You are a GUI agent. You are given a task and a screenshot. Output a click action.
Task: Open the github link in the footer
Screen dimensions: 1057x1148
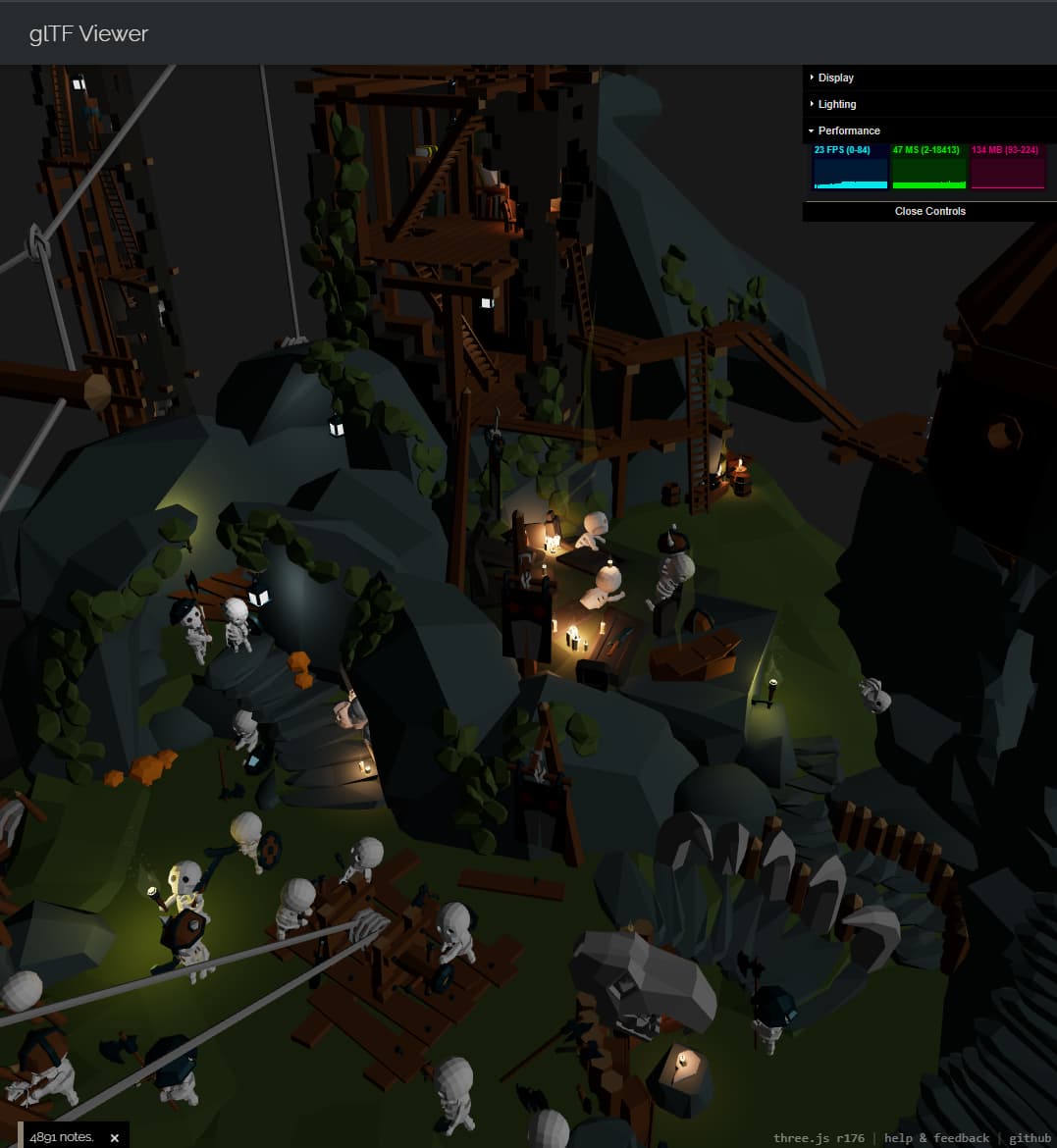[x=1030, y=1138]
